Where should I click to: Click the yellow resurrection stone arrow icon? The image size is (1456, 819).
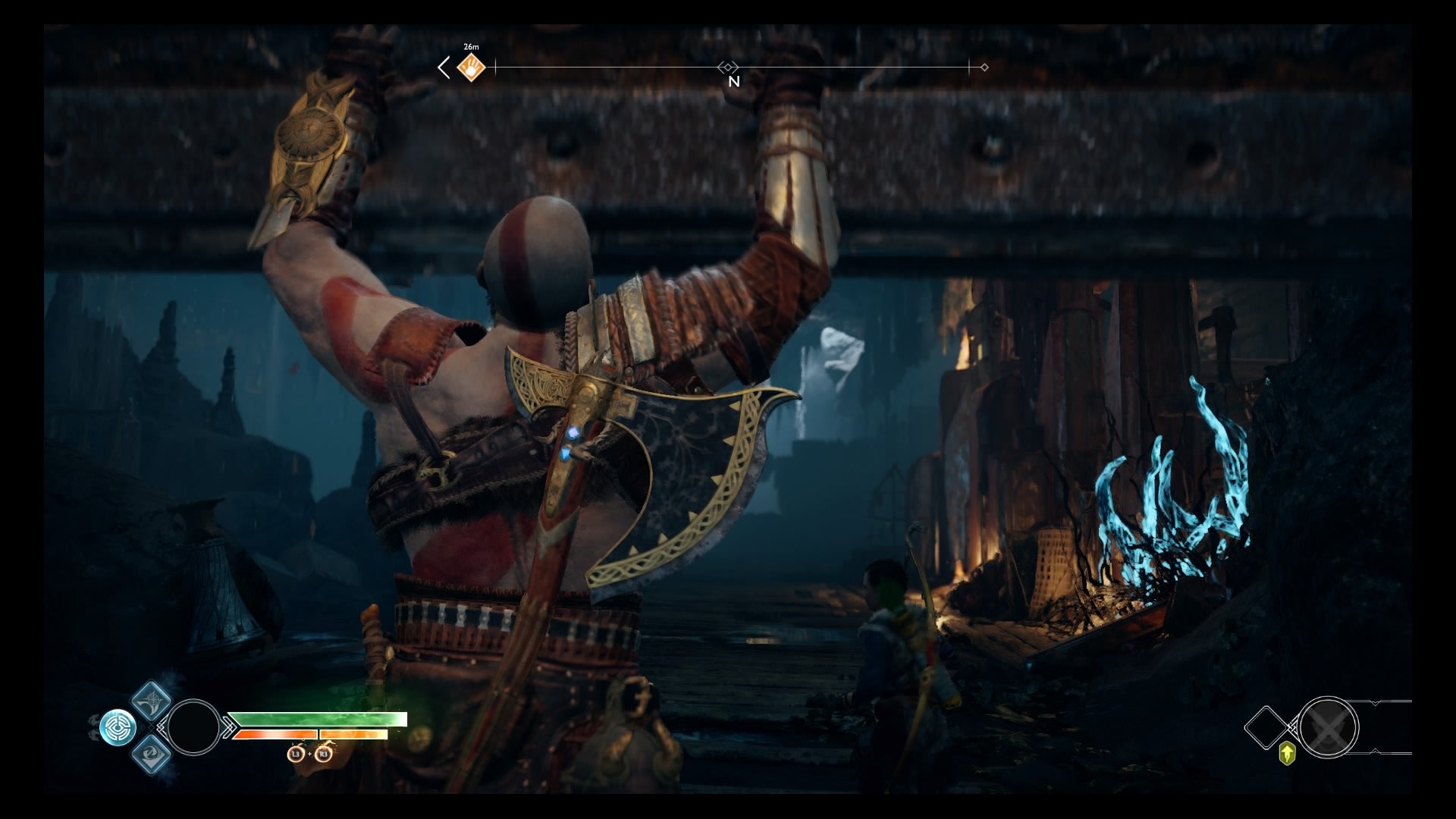[x=1287, y=752]
